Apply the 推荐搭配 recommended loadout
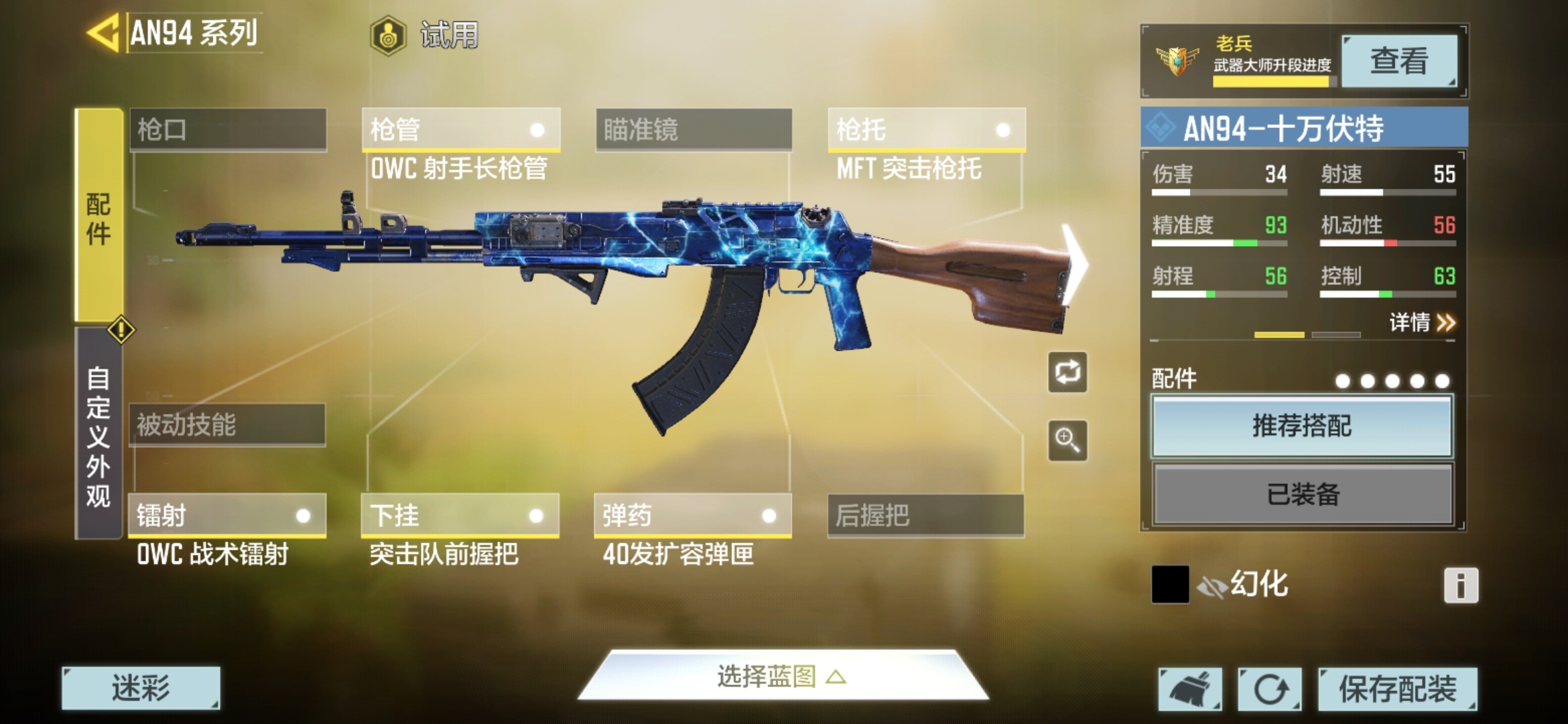Screen dimensions: 1568x724 1302,426
